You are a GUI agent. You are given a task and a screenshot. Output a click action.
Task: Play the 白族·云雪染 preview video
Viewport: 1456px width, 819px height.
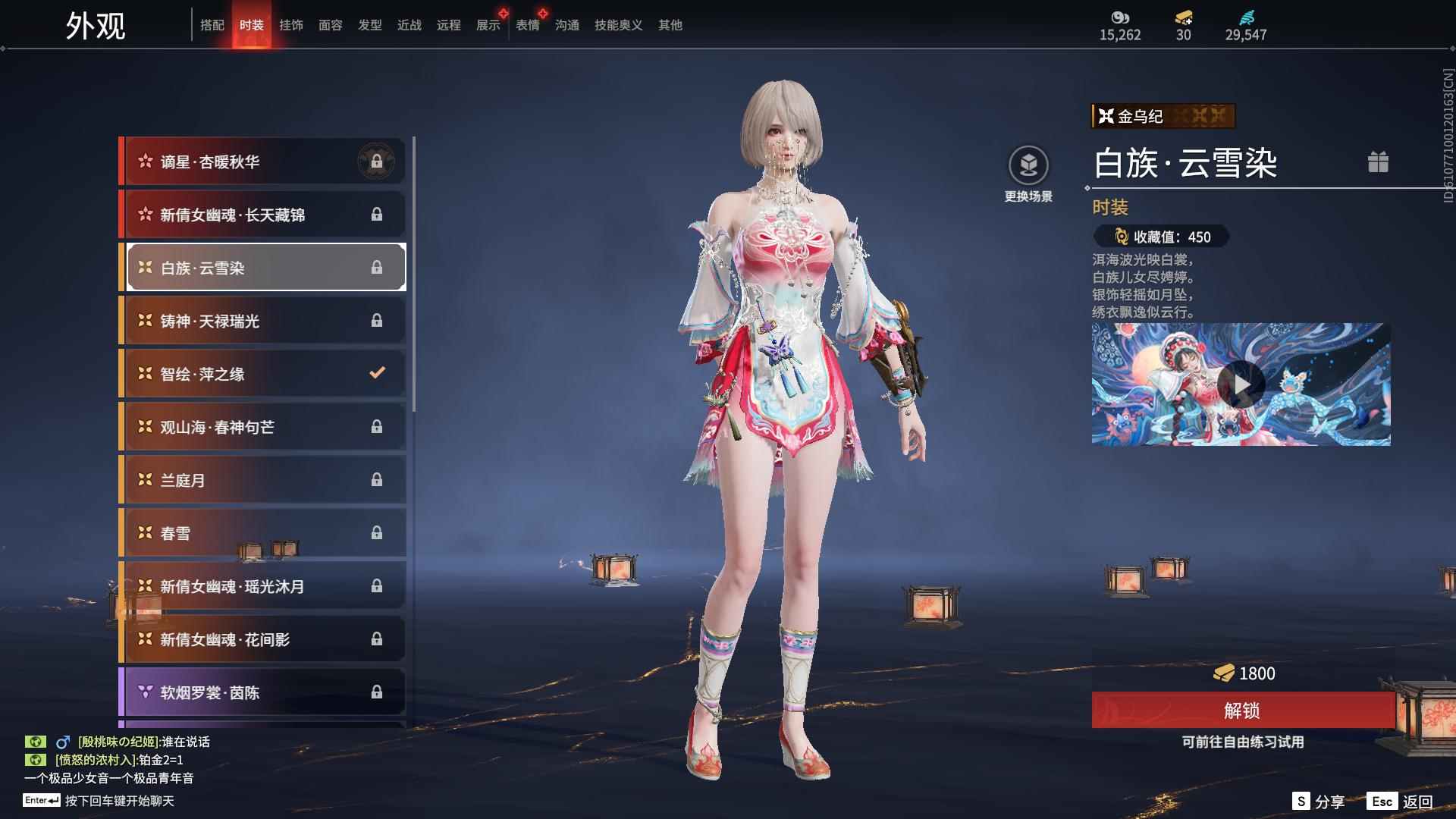(1241, 384)
